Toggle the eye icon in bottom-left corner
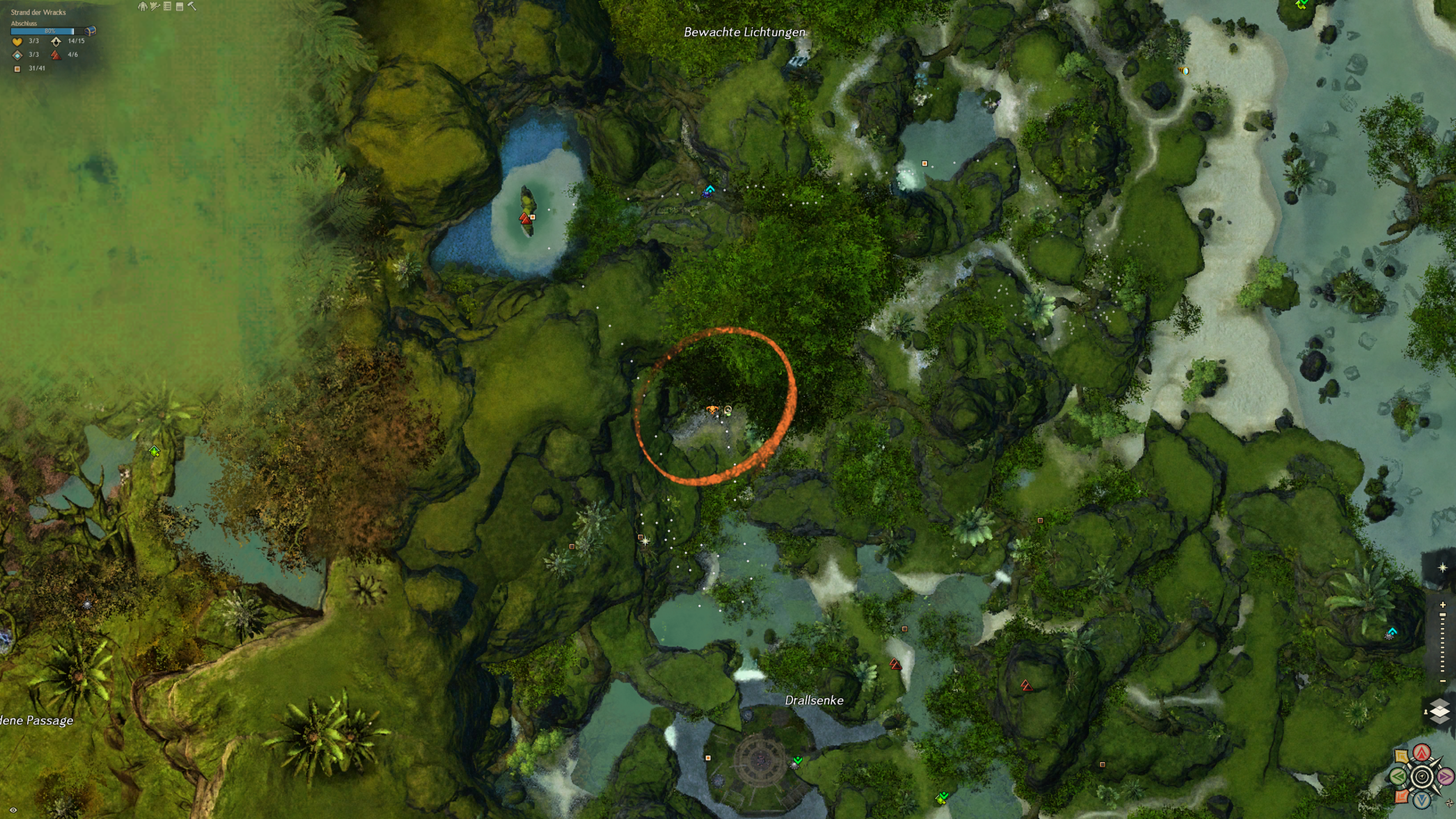Screen dimensions: 1456x819 coord(13,810)
